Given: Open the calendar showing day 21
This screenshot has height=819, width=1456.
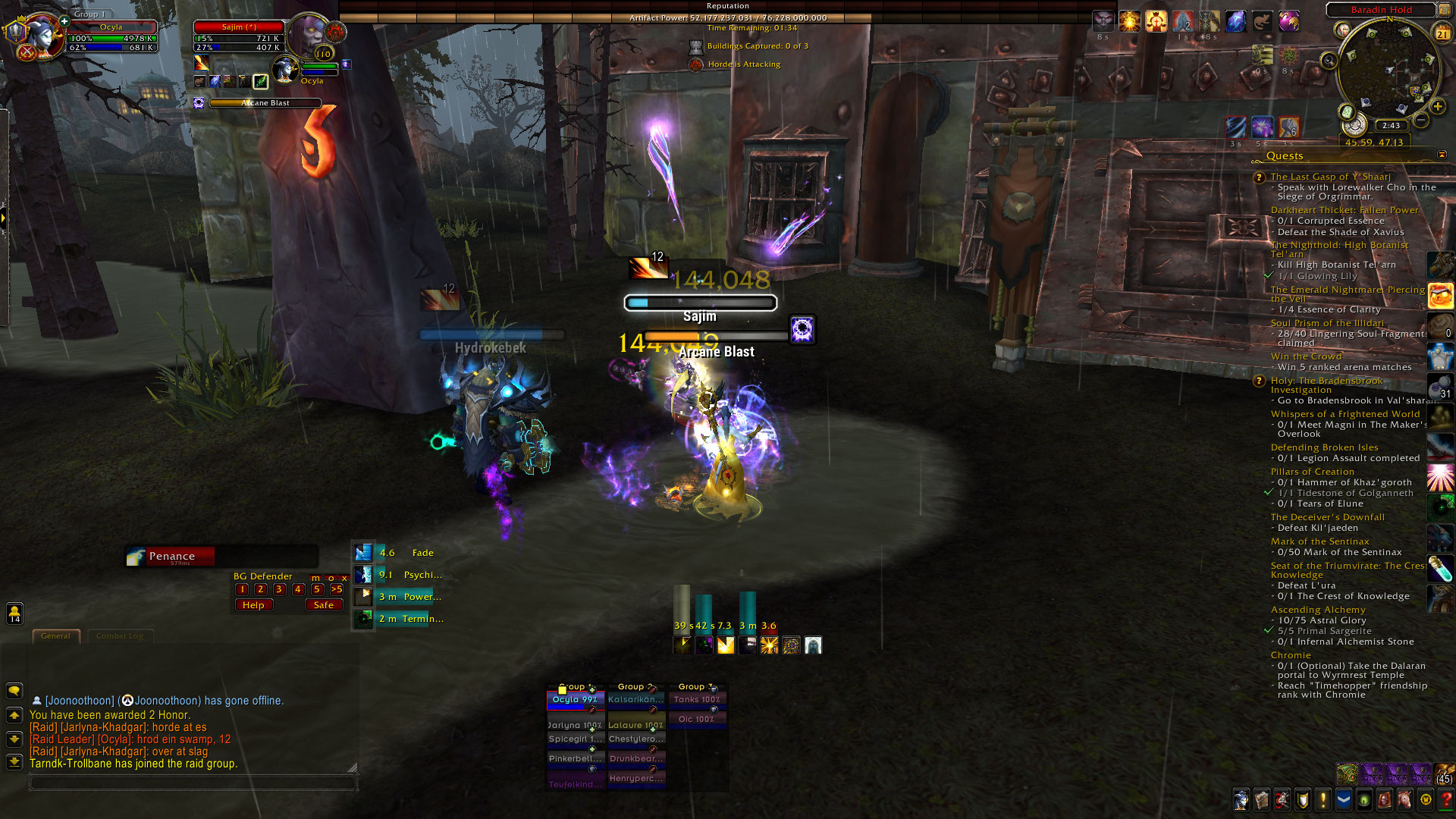Looking at the screenshot, I should click(1442, 33).
